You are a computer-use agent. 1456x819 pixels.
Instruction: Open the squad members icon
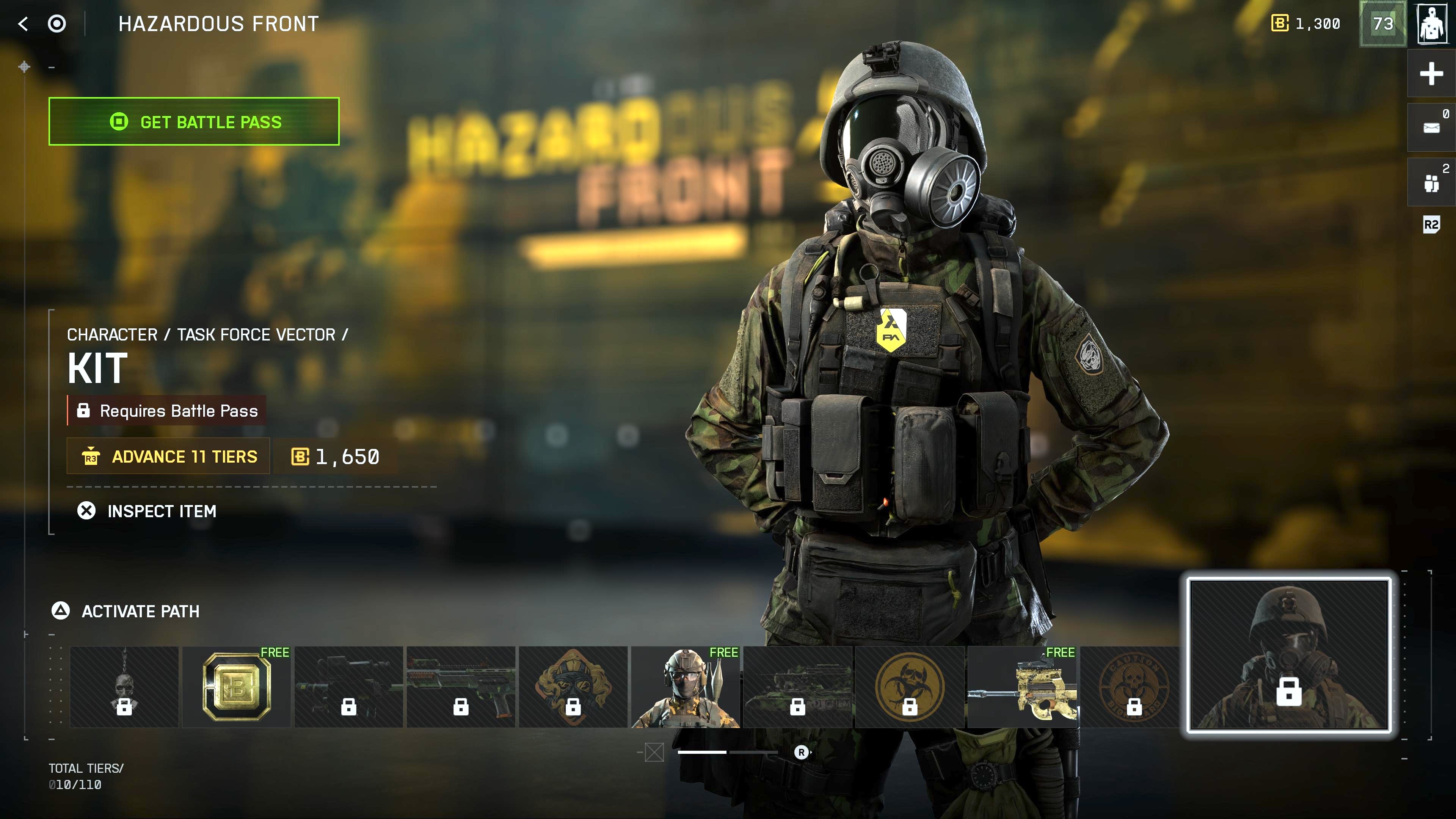coord(1431,182)
